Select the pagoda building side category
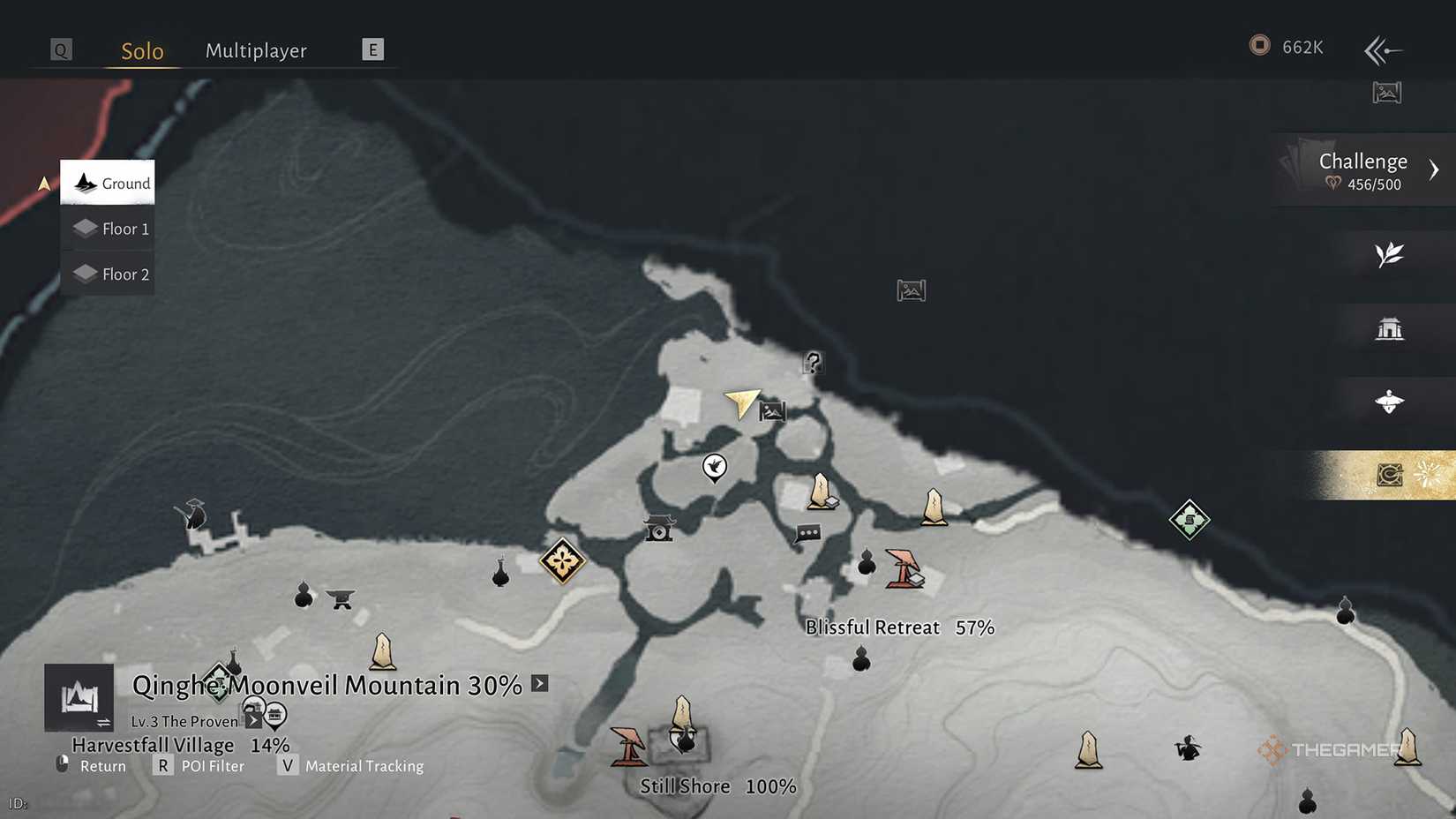 (x=1389, y=329)
